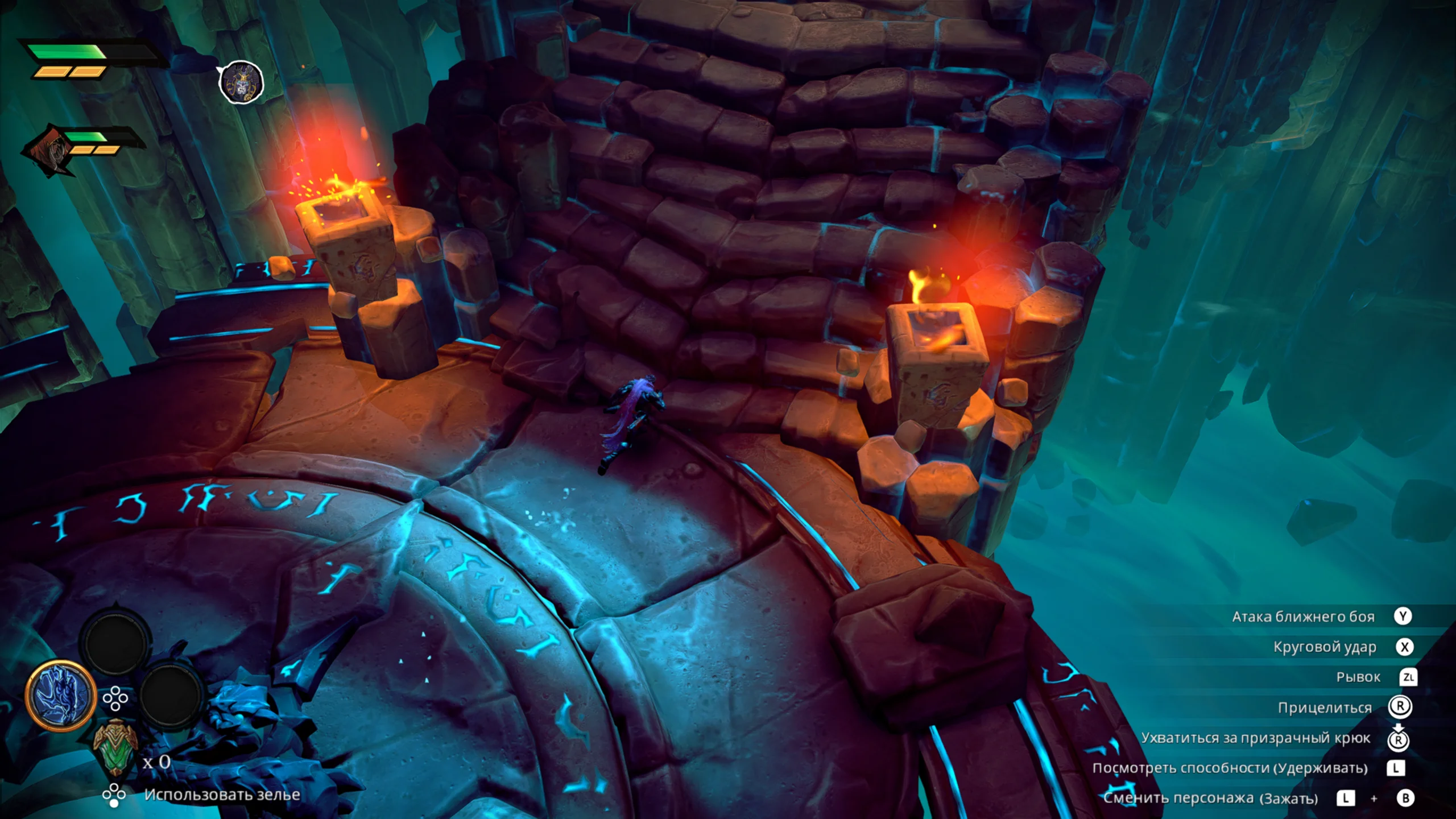This screenshot has width=1456, height=819.
Task: Activate the blue creature ability icon
Action: coord(60,695)
